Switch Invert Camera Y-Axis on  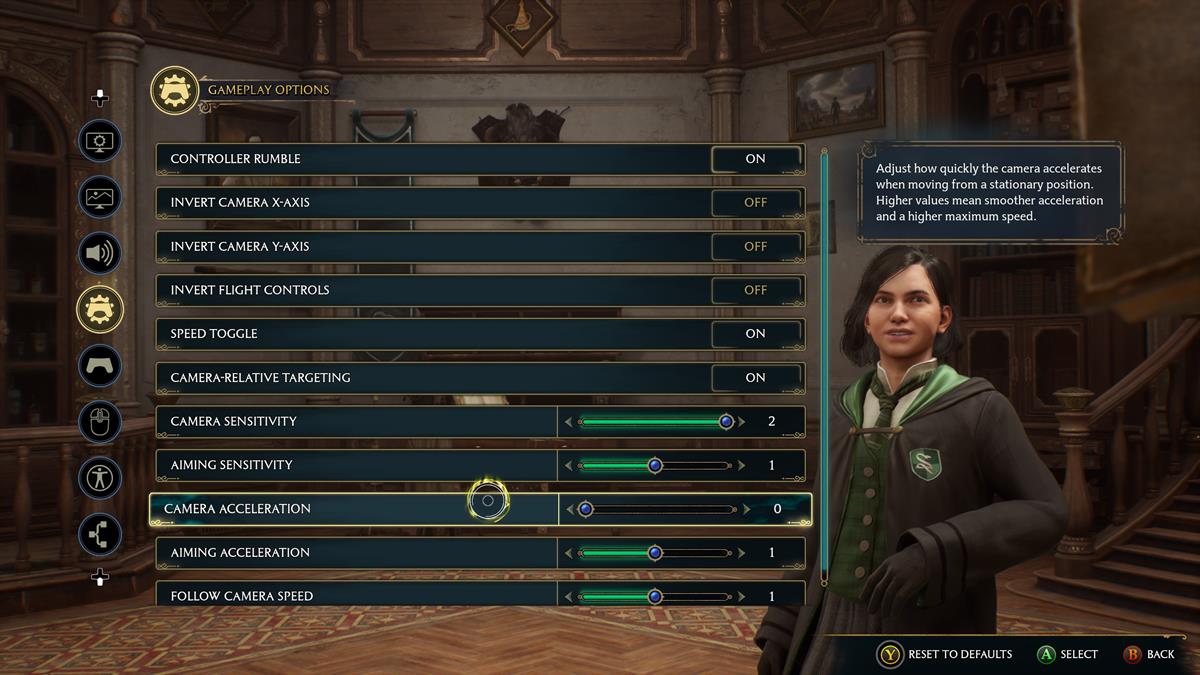[756, 247]
